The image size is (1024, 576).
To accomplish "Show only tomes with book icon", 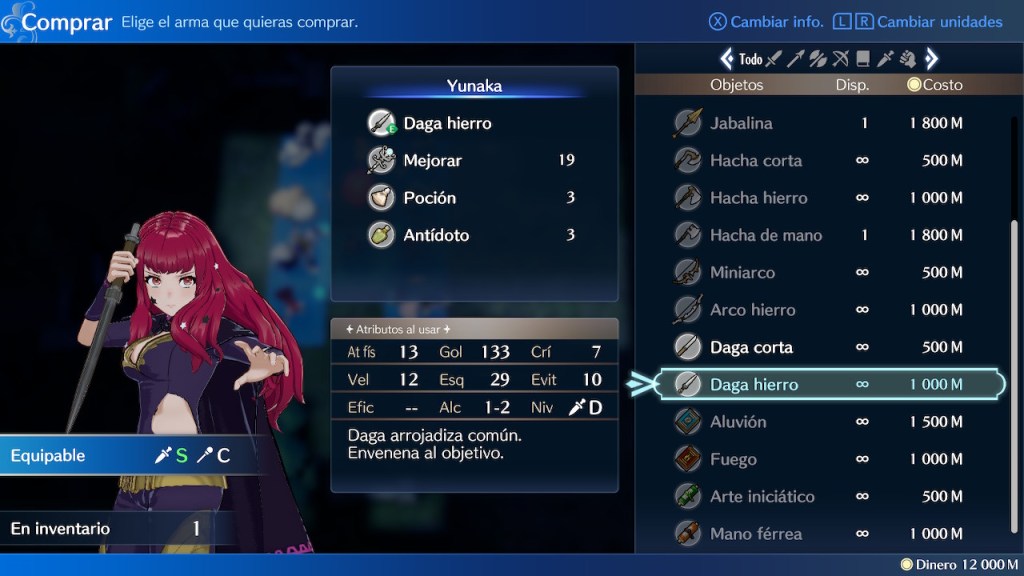I will coord(863,59).
